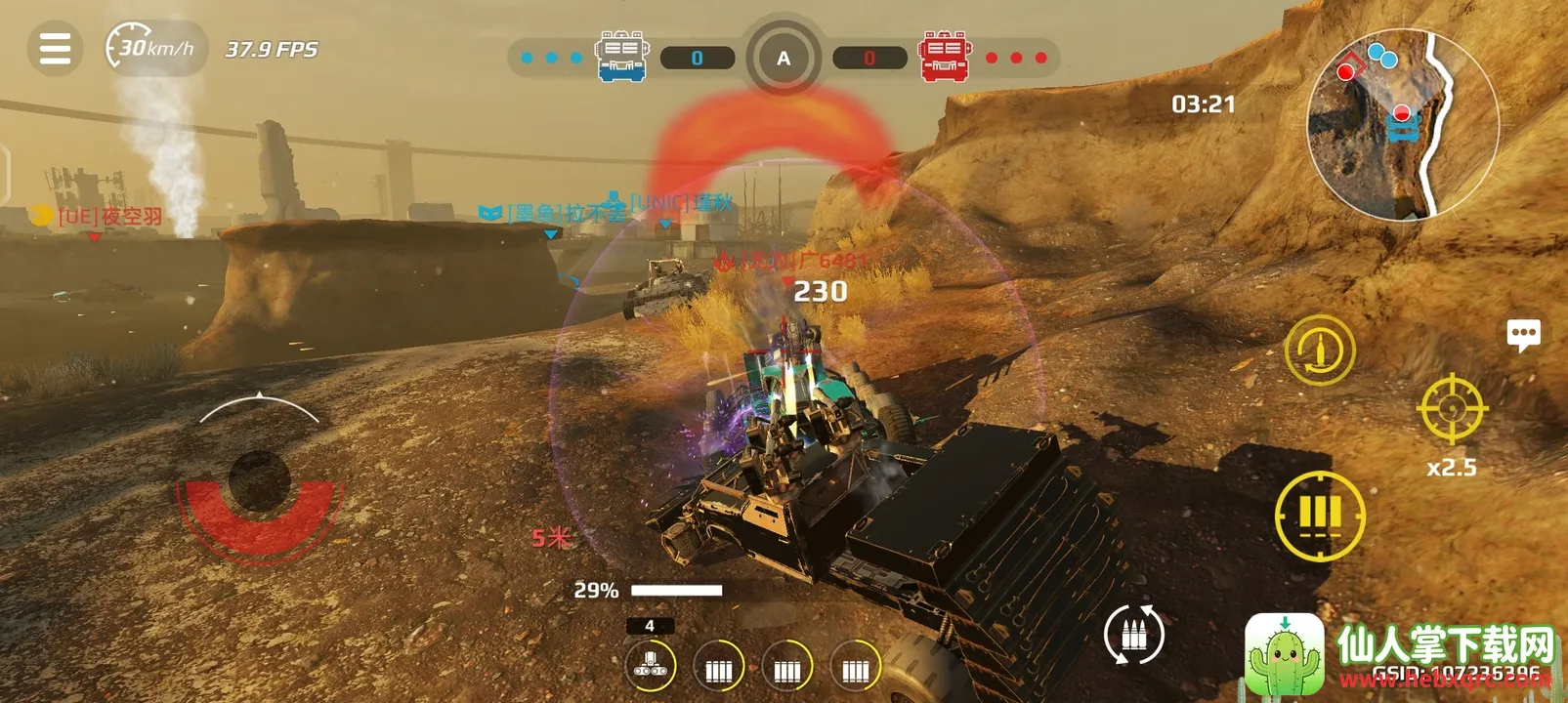The height and width of the screenshot is (703, 1568).
Task: Activate the yellow single-bullet reload ability
Action: pyautogui.click(x=1319, y=350)
